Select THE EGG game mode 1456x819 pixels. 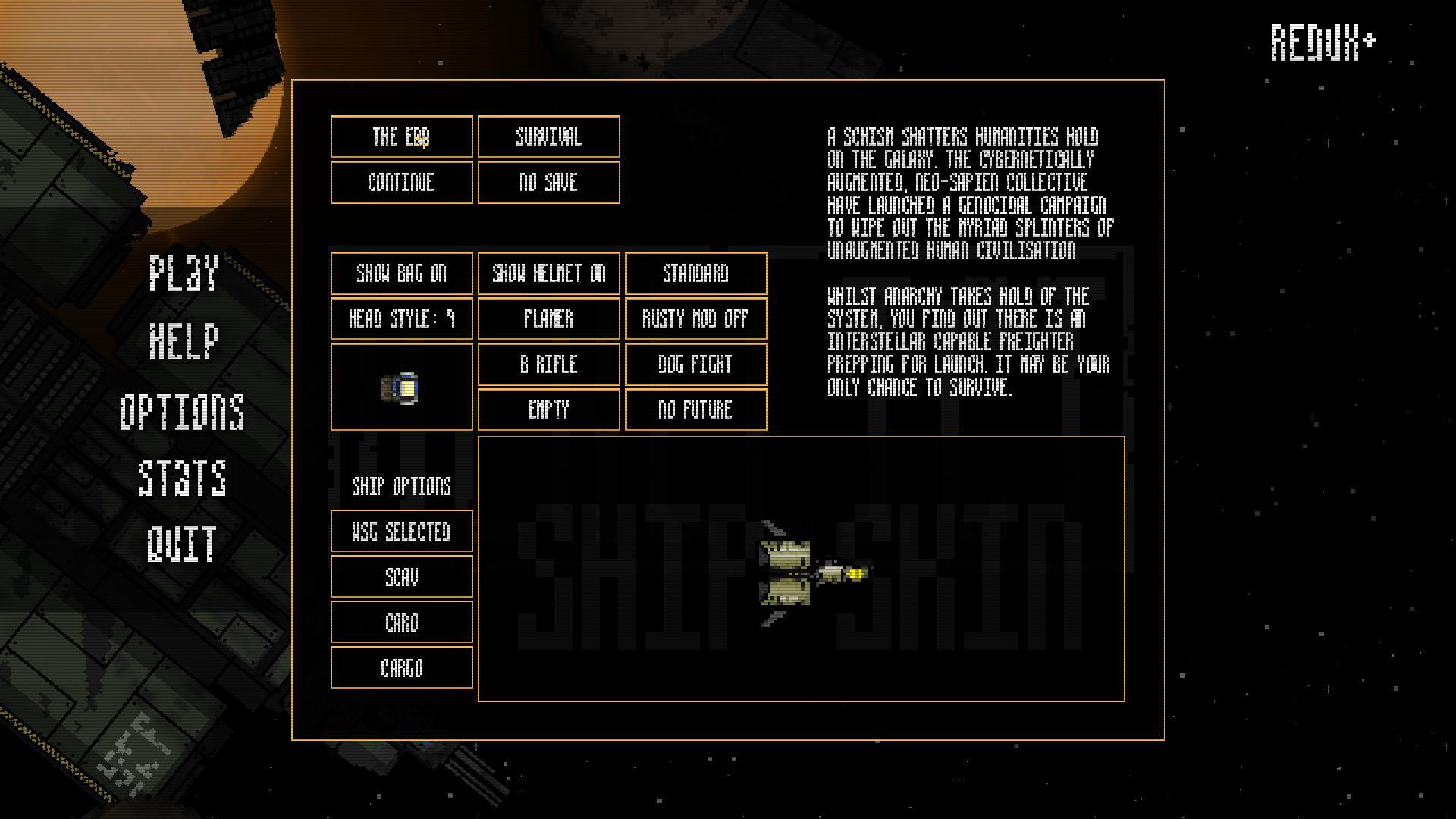point(402,137)
